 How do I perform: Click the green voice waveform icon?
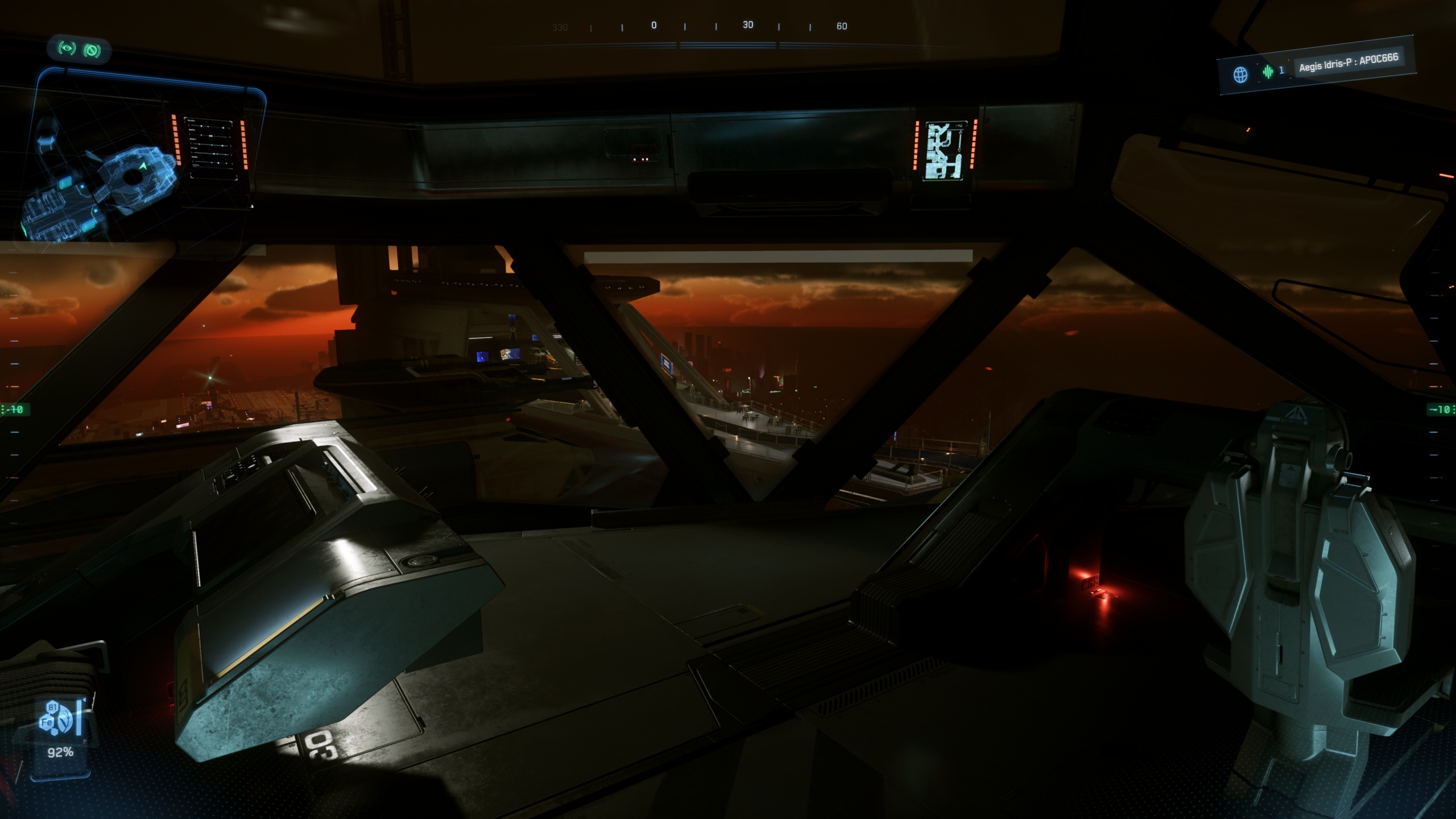tap(1268, 72)
